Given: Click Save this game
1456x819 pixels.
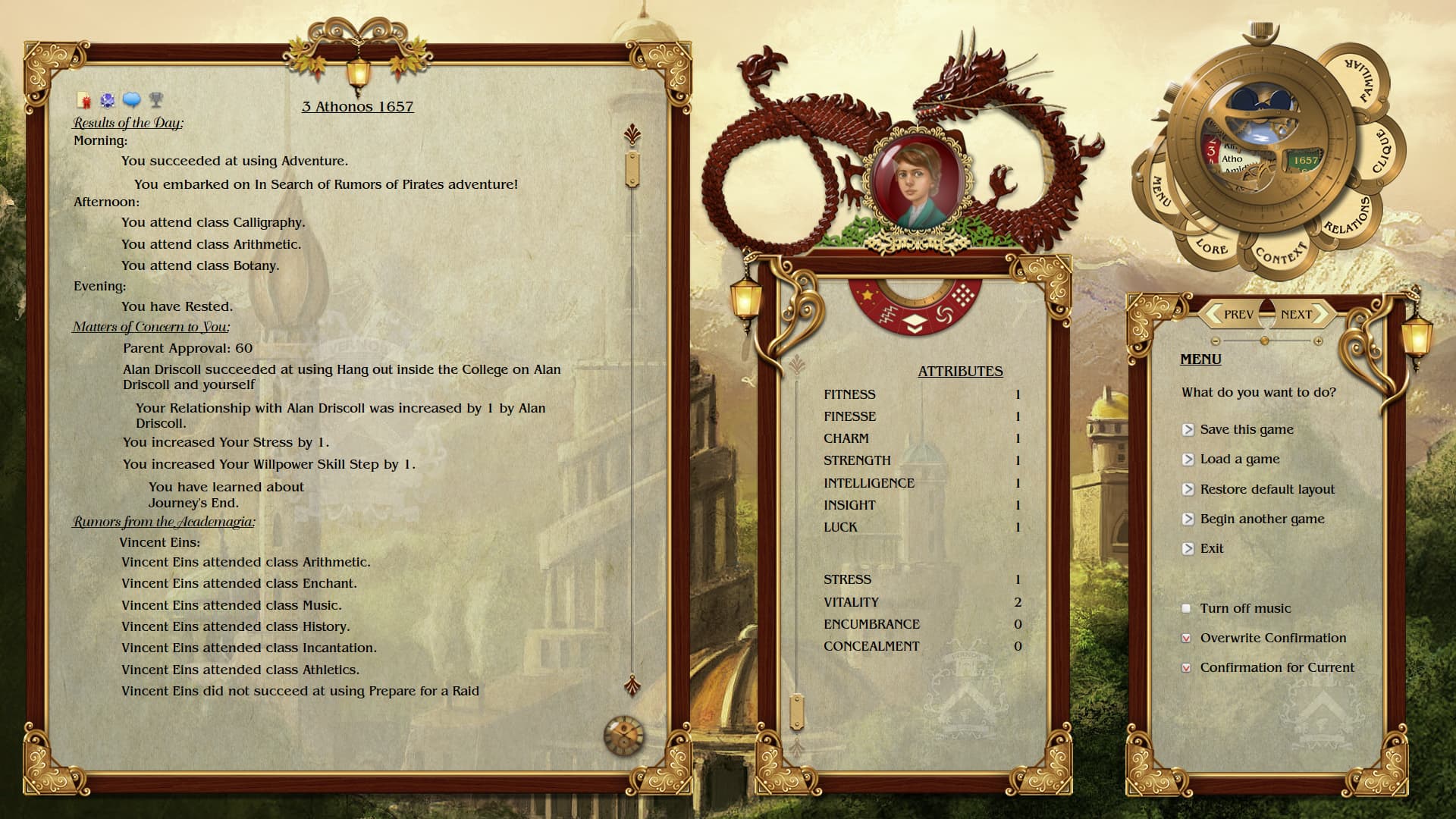Looking at the screenshot, I should pyautogui.click(x=1247, y=429).
